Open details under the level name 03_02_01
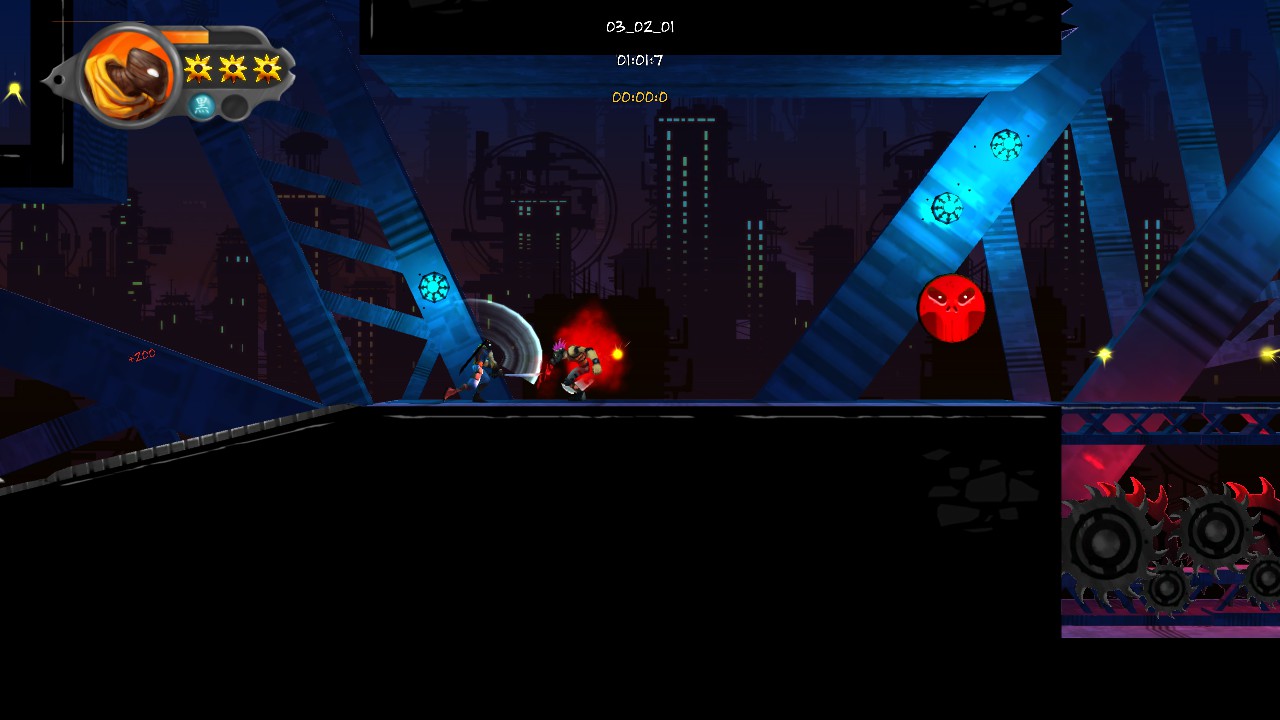This screenshot has height=720, width=1280. pos(640,27)
